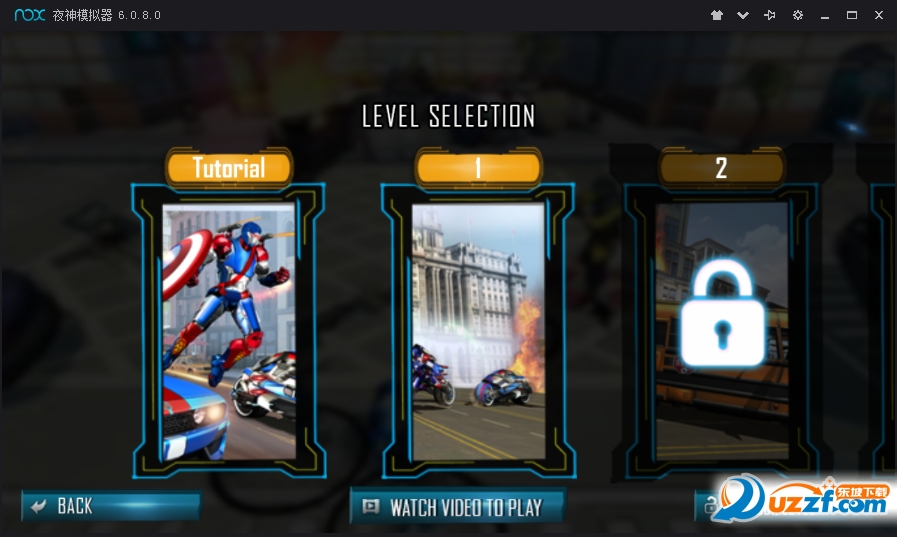
Task: Choose the level 1 card
Action: (x=478, y=330)
